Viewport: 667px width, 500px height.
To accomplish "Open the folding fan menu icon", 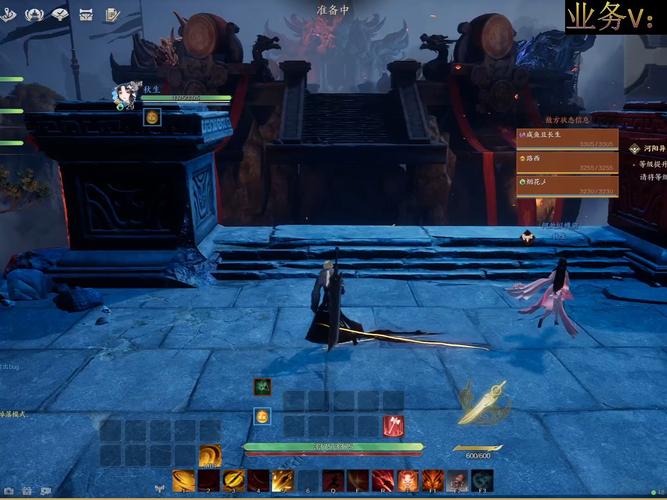I will (60, 14).
